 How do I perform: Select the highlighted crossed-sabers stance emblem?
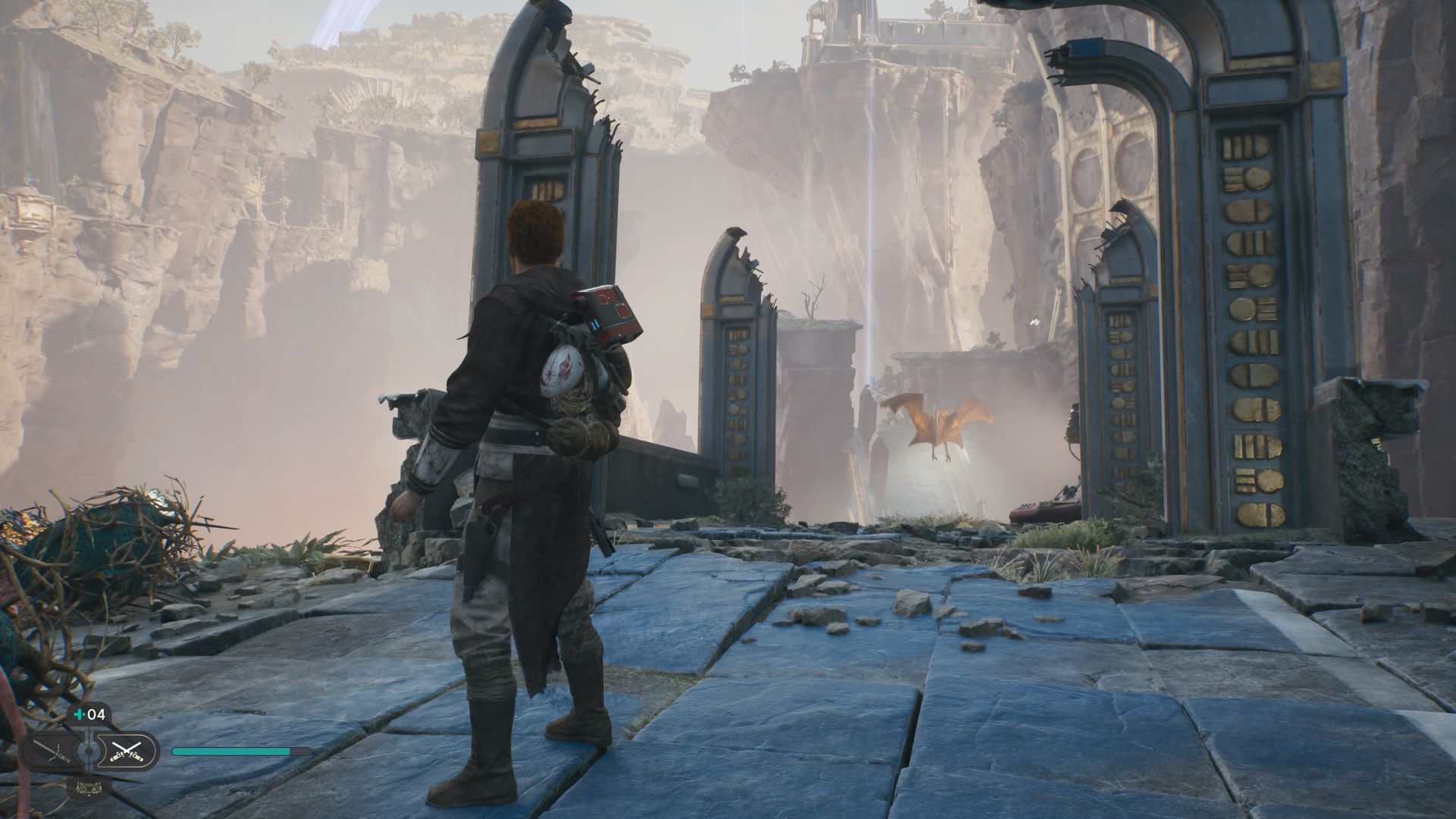[x=127, y=751]
